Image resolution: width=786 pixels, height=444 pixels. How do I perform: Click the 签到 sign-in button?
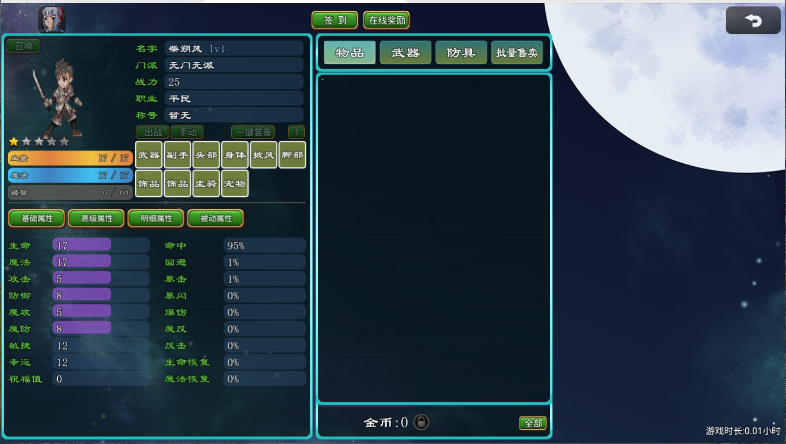click(x=334, y=20)
